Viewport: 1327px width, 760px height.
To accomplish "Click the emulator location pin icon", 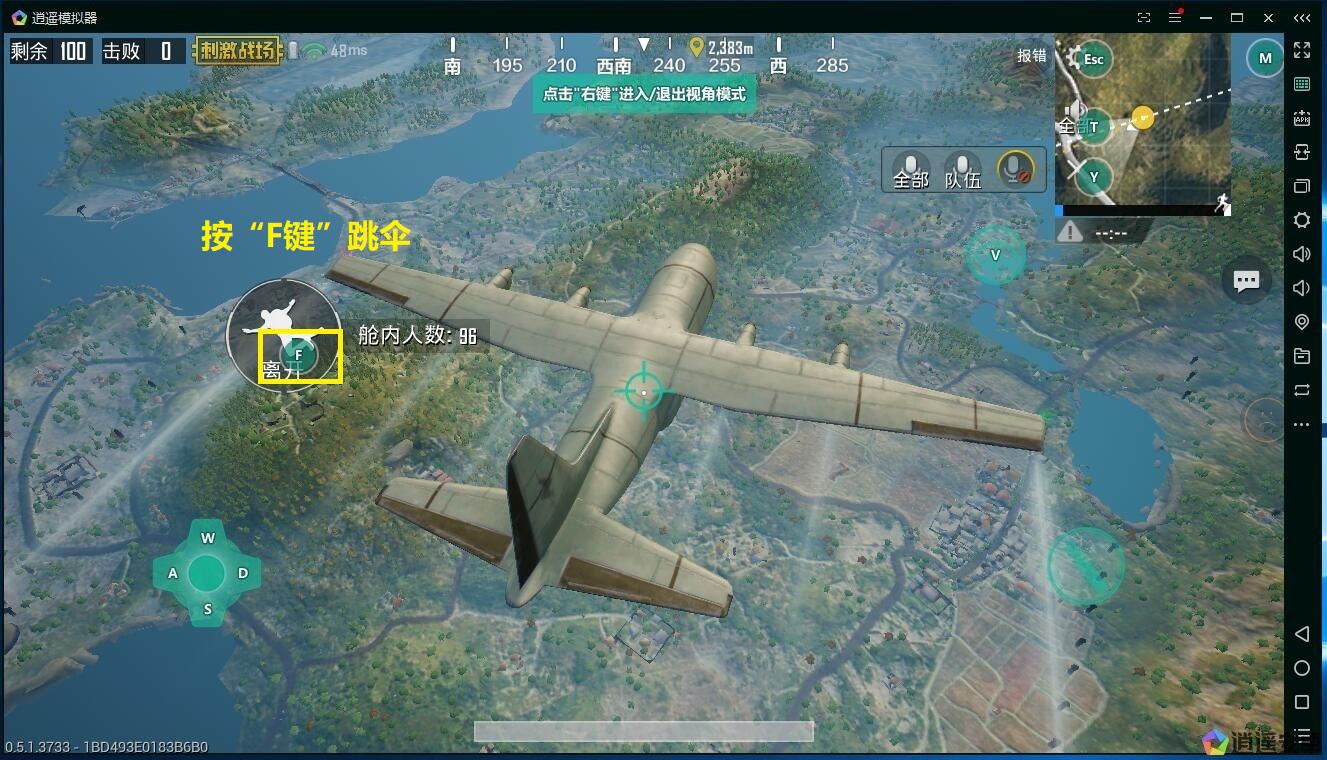I will coord(1301,322).
